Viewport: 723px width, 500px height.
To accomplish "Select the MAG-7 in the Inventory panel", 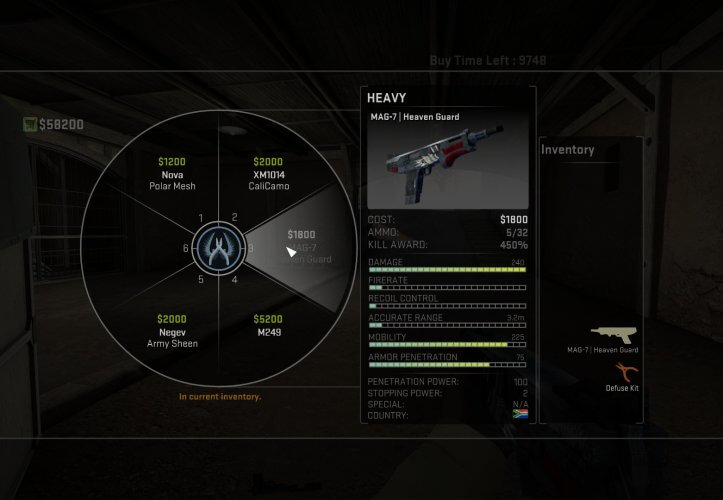I will tap(614, 335).
